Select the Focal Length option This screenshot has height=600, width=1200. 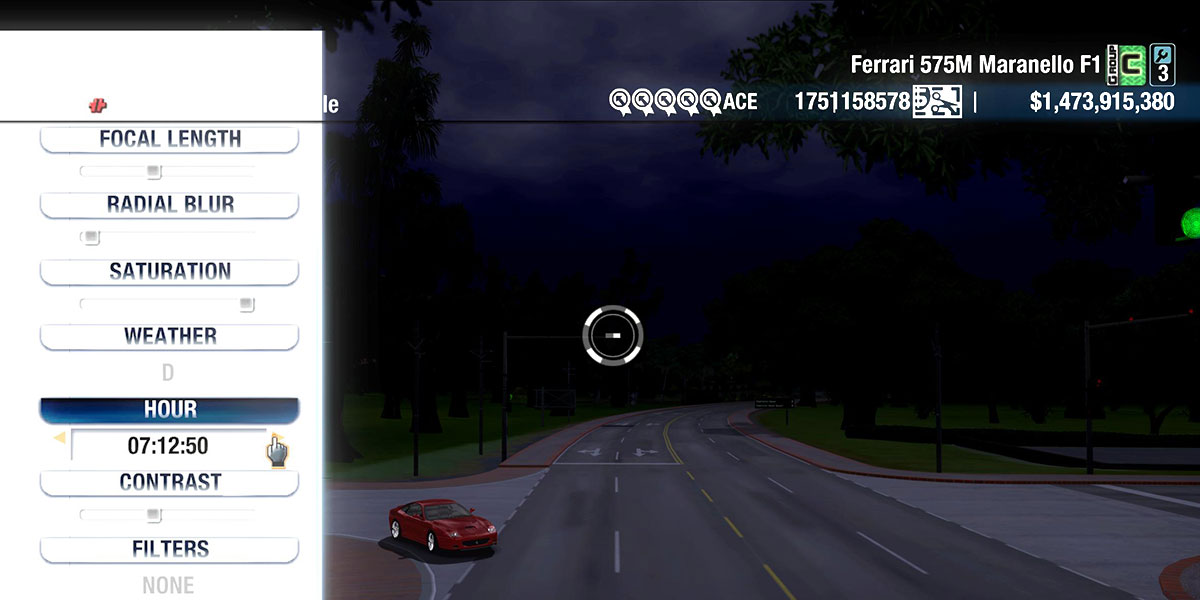[x=169, y=139]
